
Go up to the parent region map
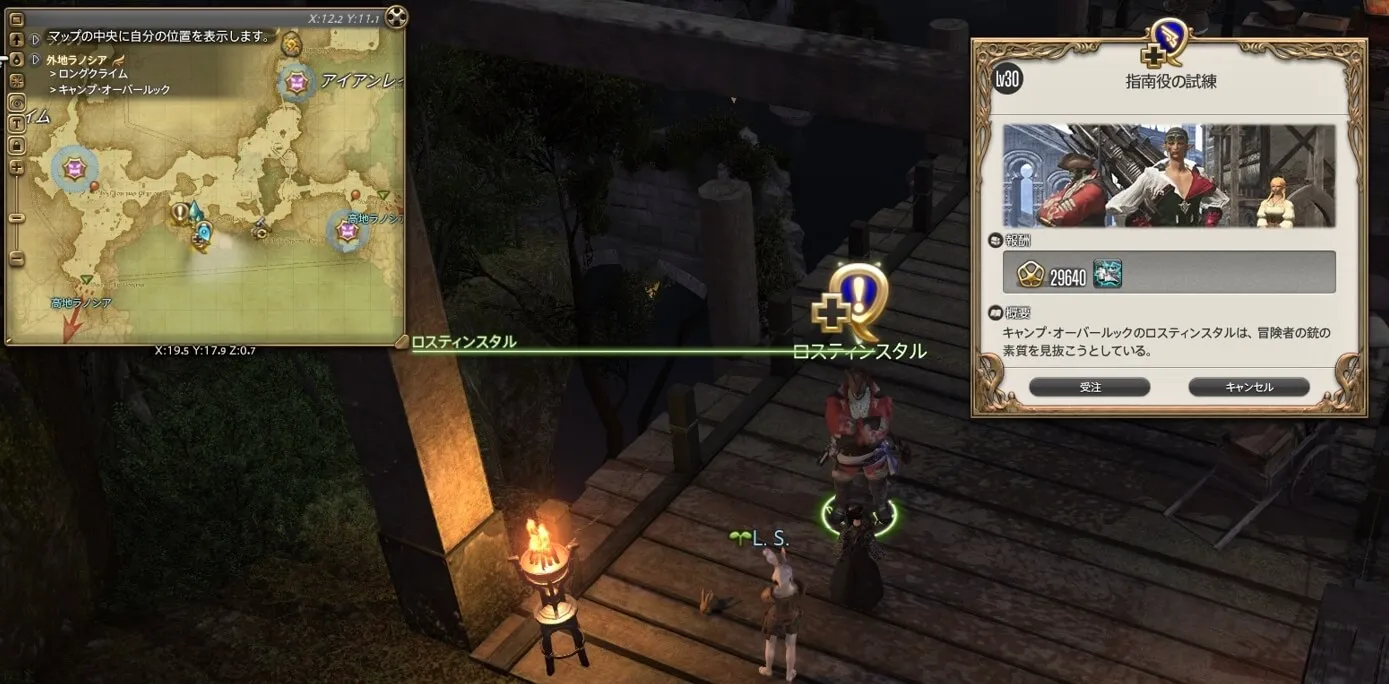click(x=17, y=40)
